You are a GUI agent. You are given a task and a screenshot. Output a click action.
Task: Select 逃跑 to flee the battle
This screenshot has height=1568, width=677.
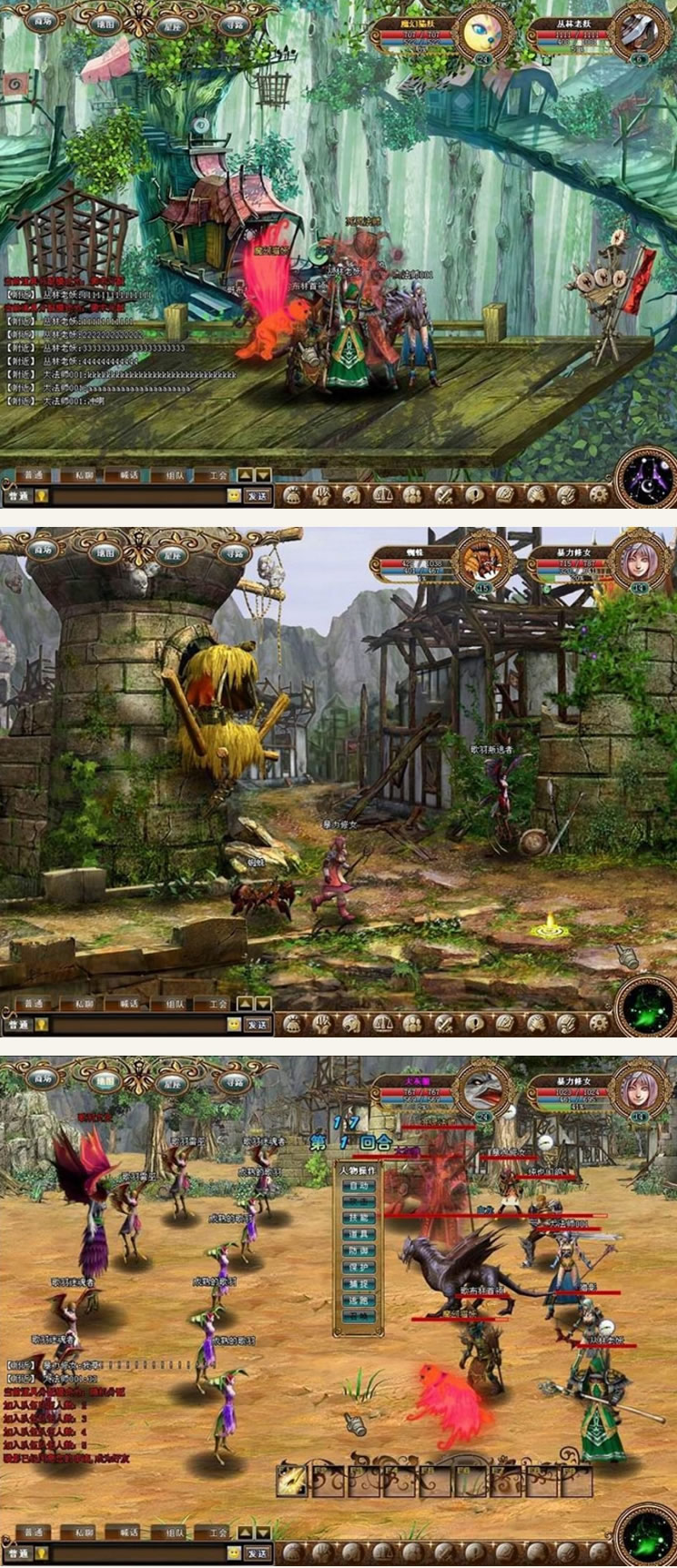[359, 1300]
